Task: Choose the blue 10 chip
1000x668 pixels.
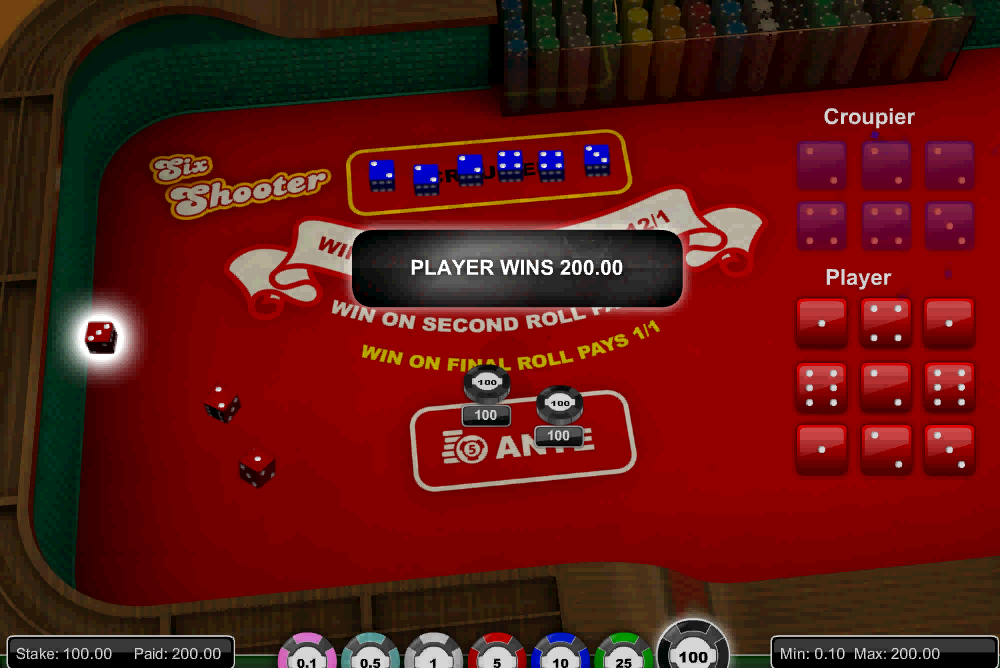Action: click(x=561, y=655)
